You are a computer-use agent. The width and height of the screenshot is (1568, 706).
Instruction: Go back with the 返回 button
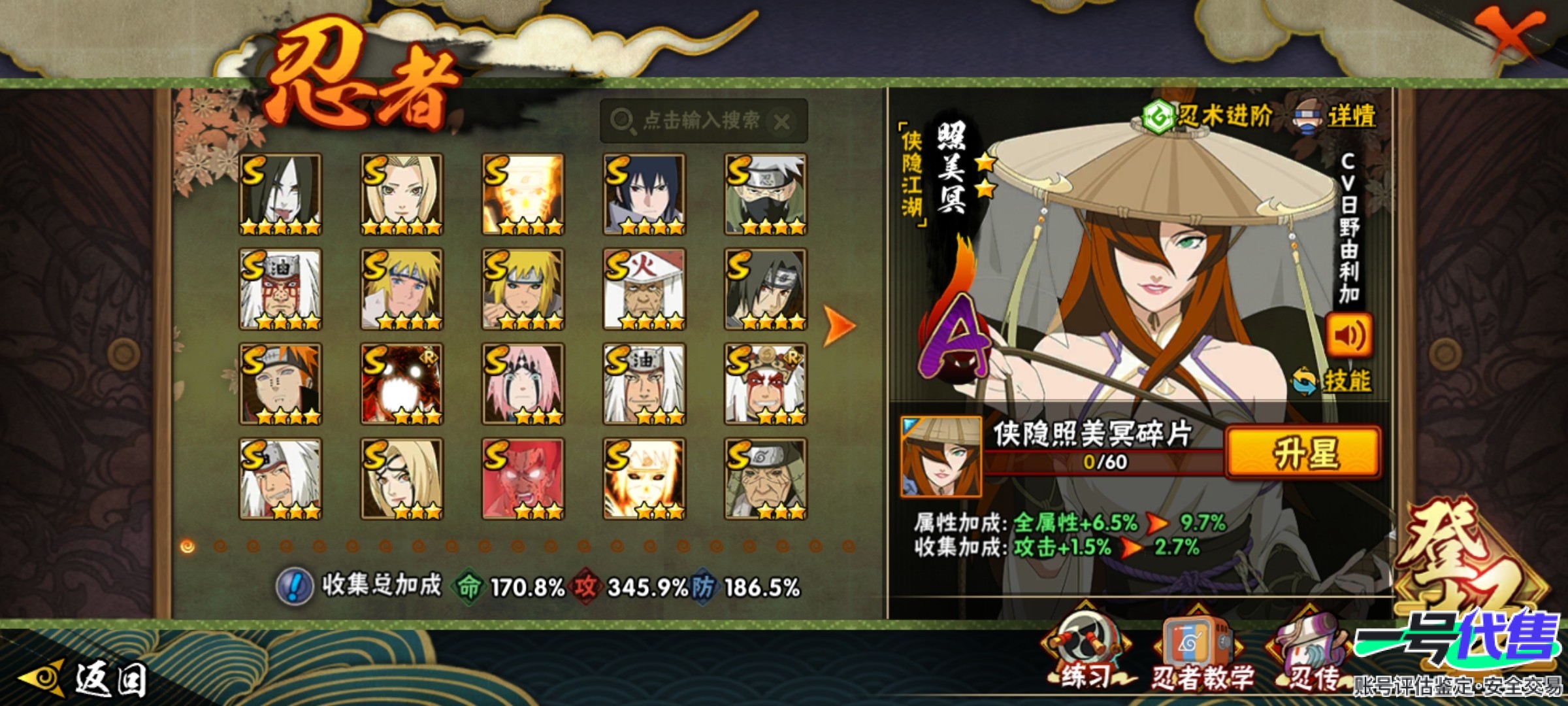[x=85, y=679]
